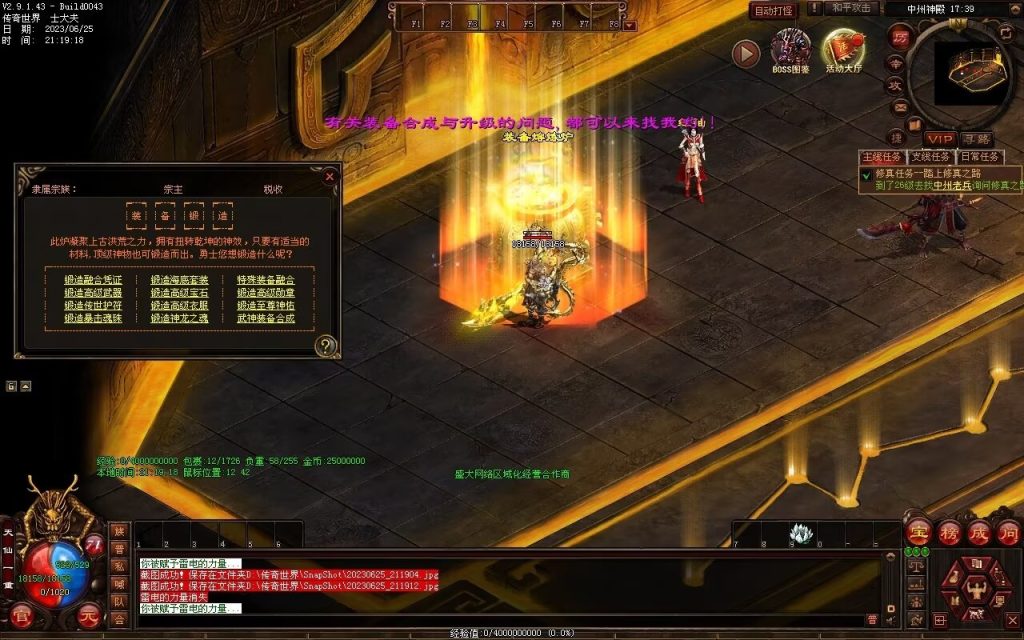1024x640 pixels.
Task: Open the mail envelope icon
Action: 899,107
